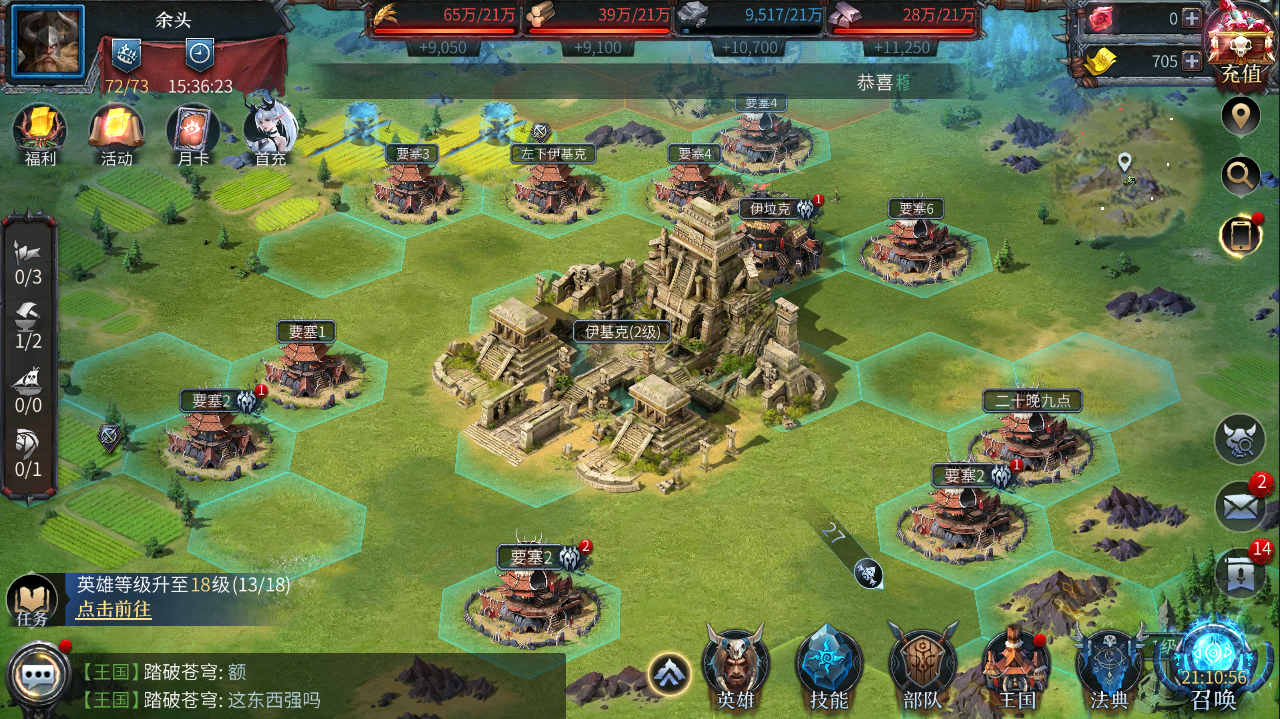Open the mail envelope inbox
This screenshot has width=1280, height=719.
(1240, 507)
